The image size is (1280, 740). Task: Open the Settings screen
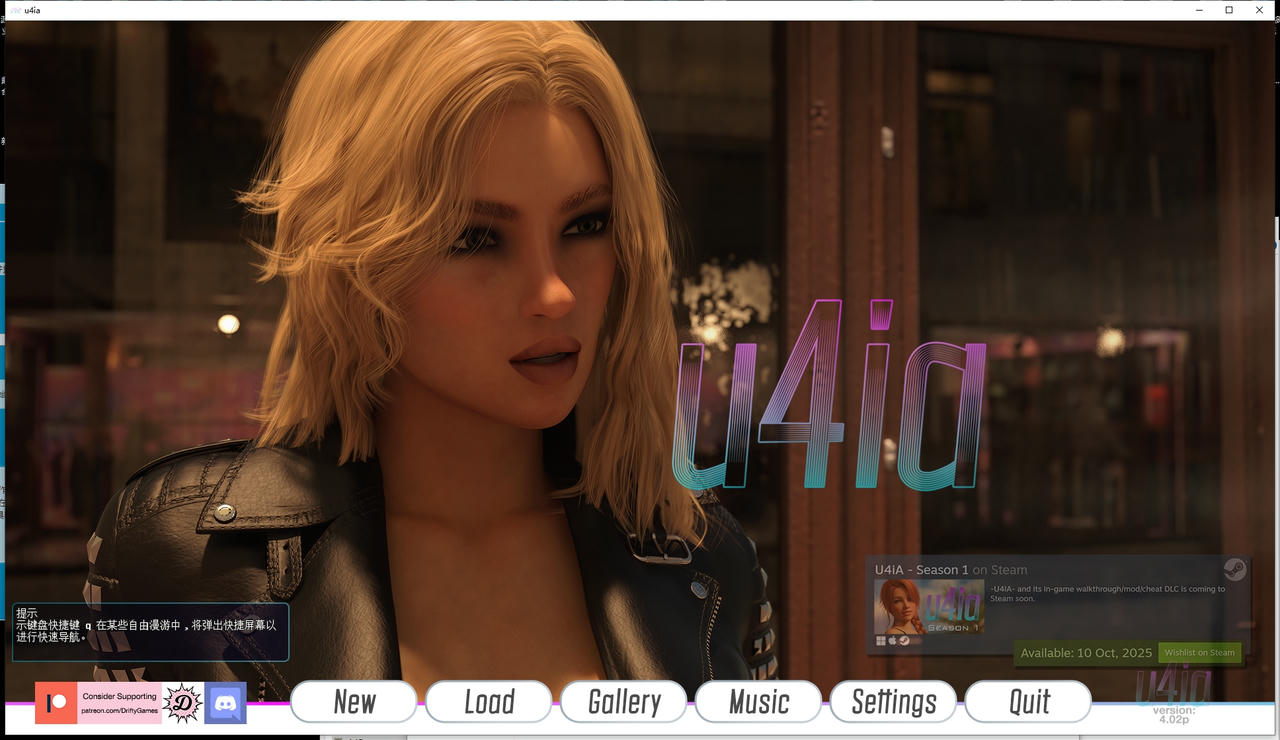[893, 701]
